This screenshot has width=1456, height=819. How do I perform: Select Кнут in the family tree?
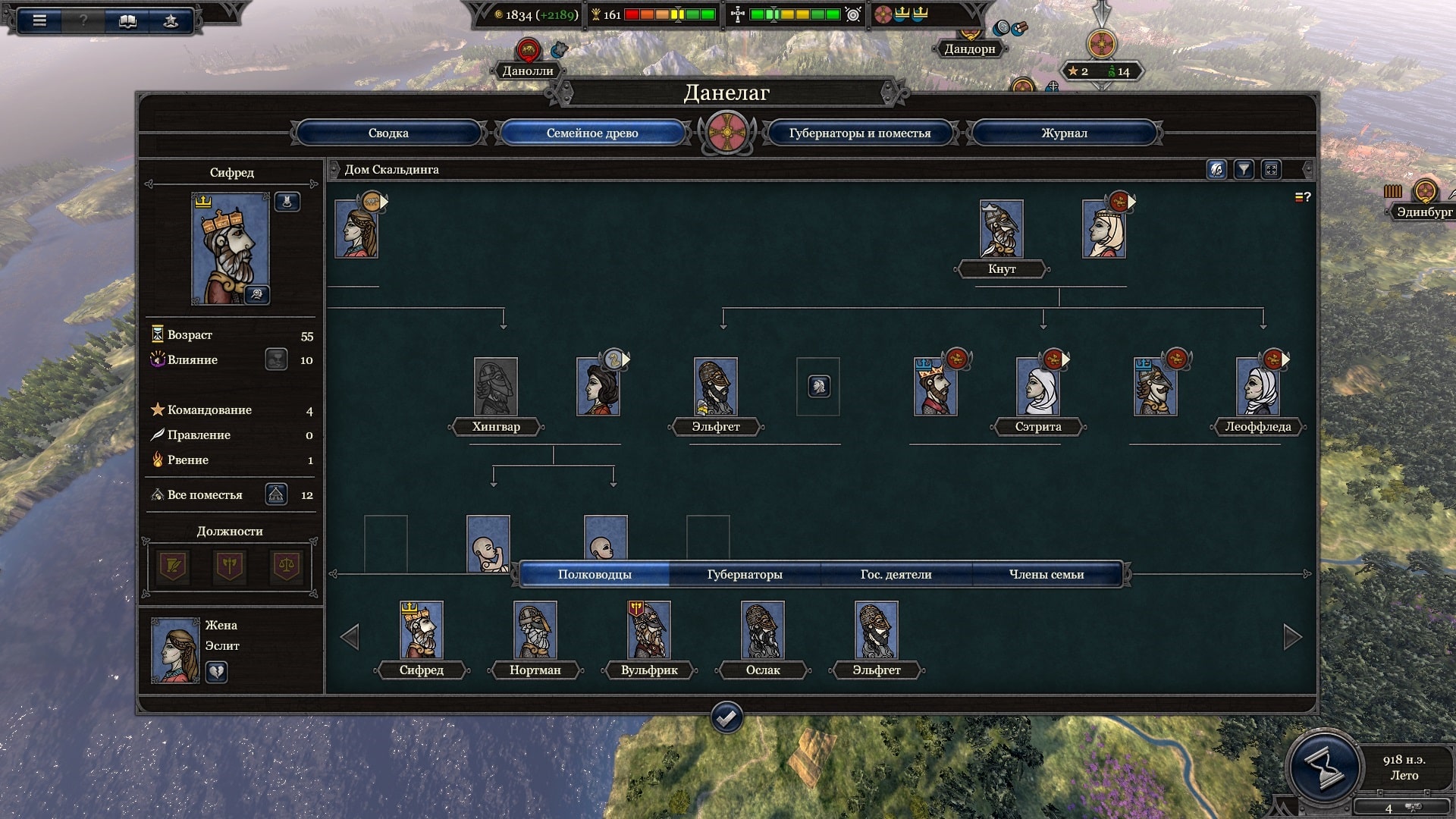pyautogui.click(x=1001, y=228)
